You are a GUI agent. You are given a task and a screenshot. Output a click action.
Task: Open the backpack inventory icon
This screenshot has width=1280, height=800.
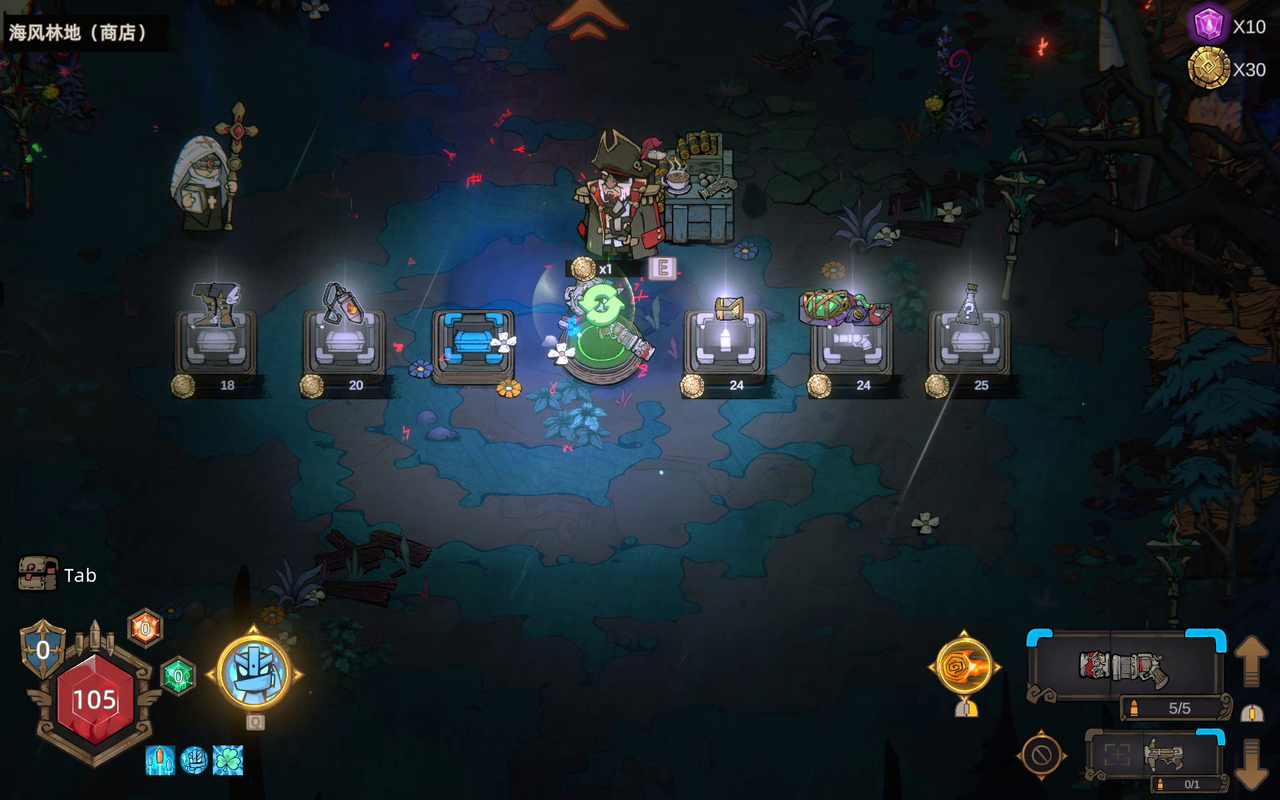[37, 574]
